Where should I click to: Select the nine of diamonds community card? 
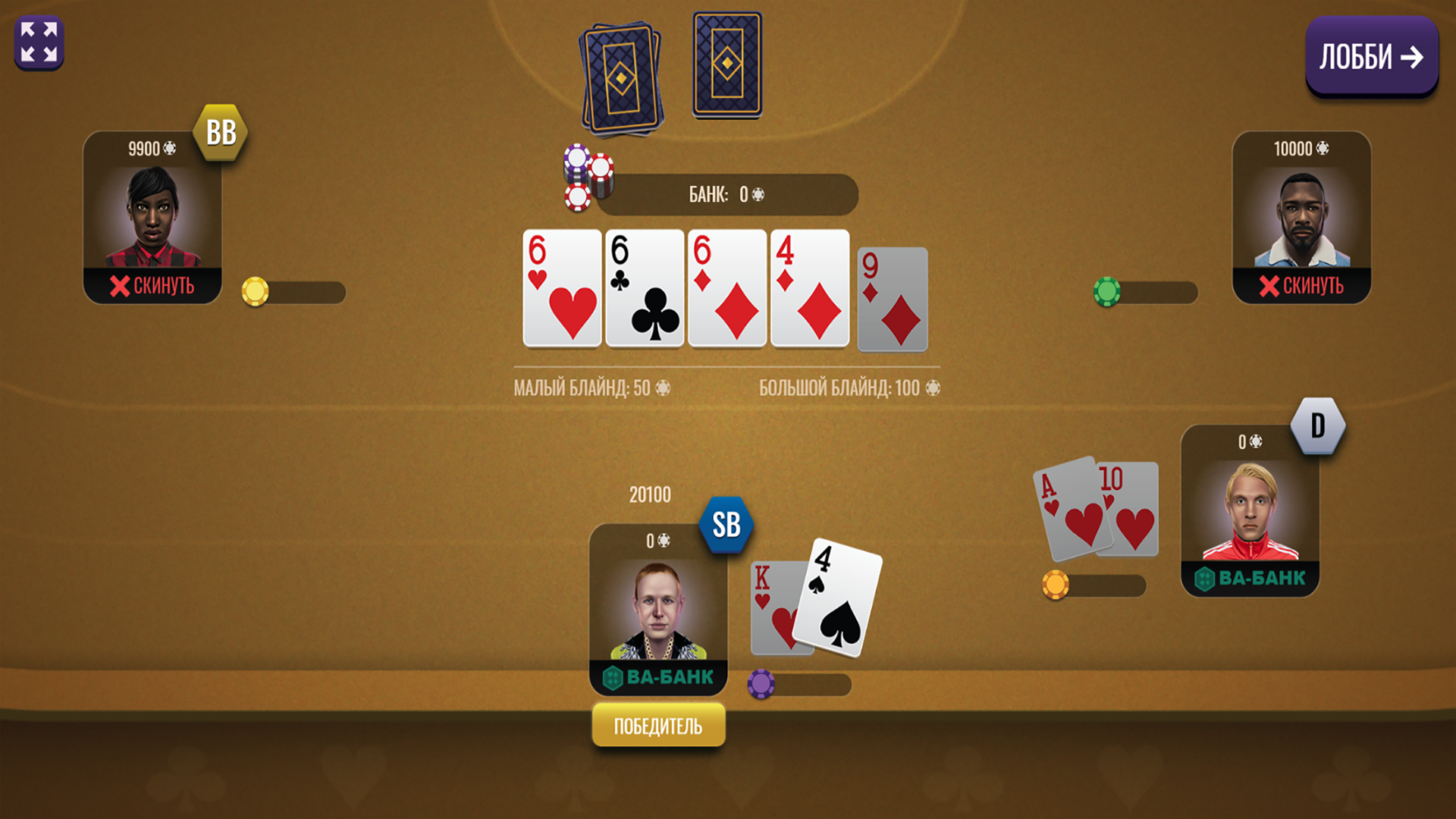pyautogui.click(x=891, y=299)
